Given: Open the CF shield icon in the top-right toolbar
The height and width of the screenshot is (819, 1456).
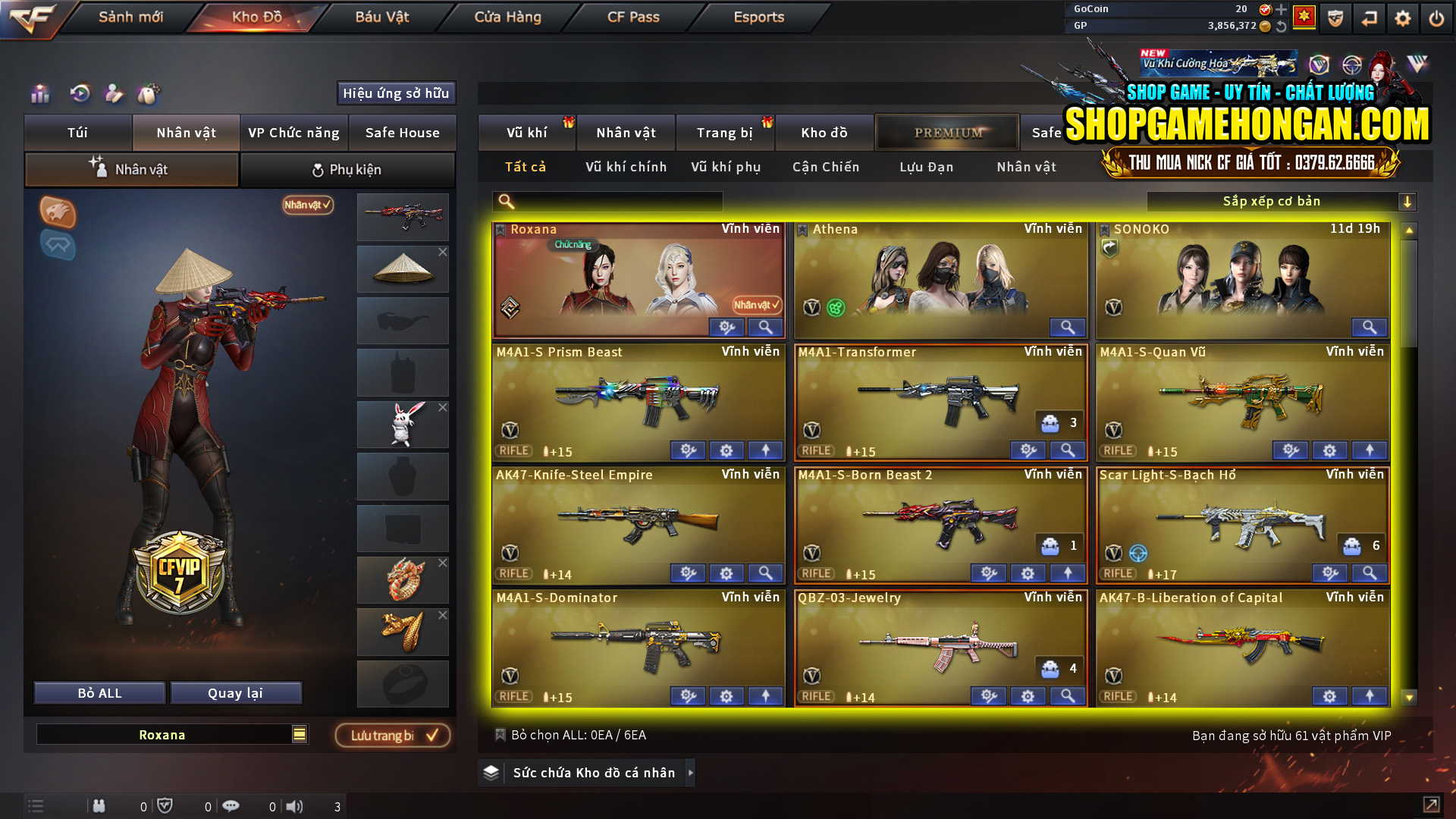Looking at the screenshot, I should coord(1336,18).
